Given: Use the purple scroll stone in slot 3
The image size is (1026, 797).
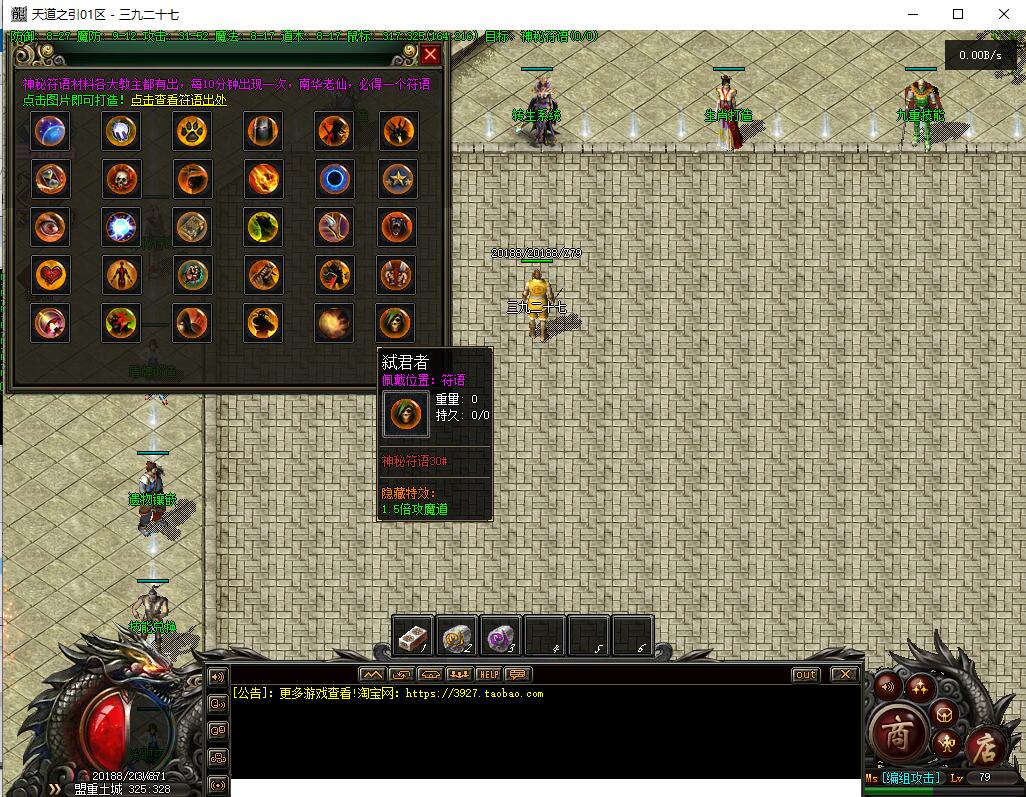Looking at the screenshot, I should pyautogui.click(x=499, y=636).
